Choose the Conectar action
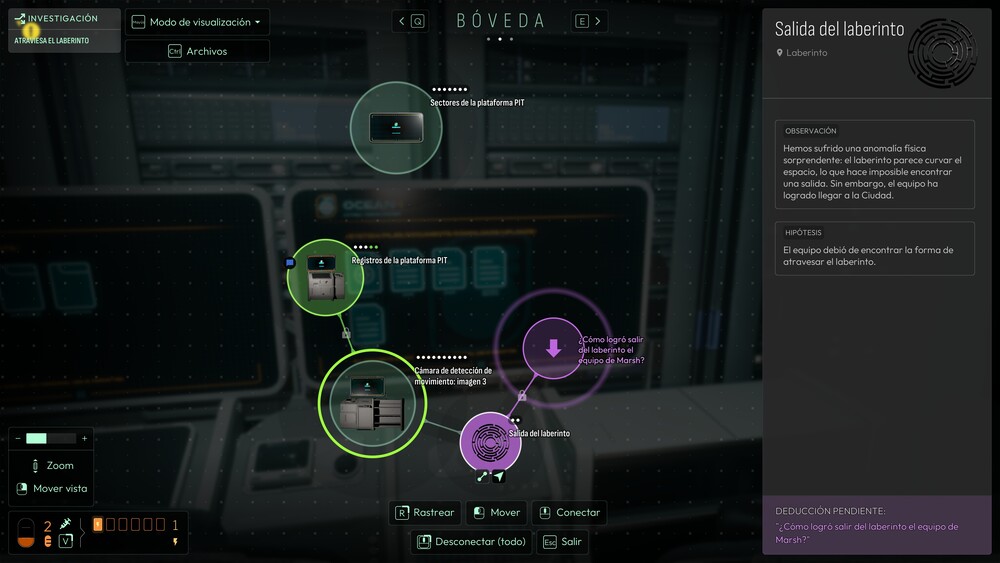This screenshot has width=1000, height=563. (569, 512)
